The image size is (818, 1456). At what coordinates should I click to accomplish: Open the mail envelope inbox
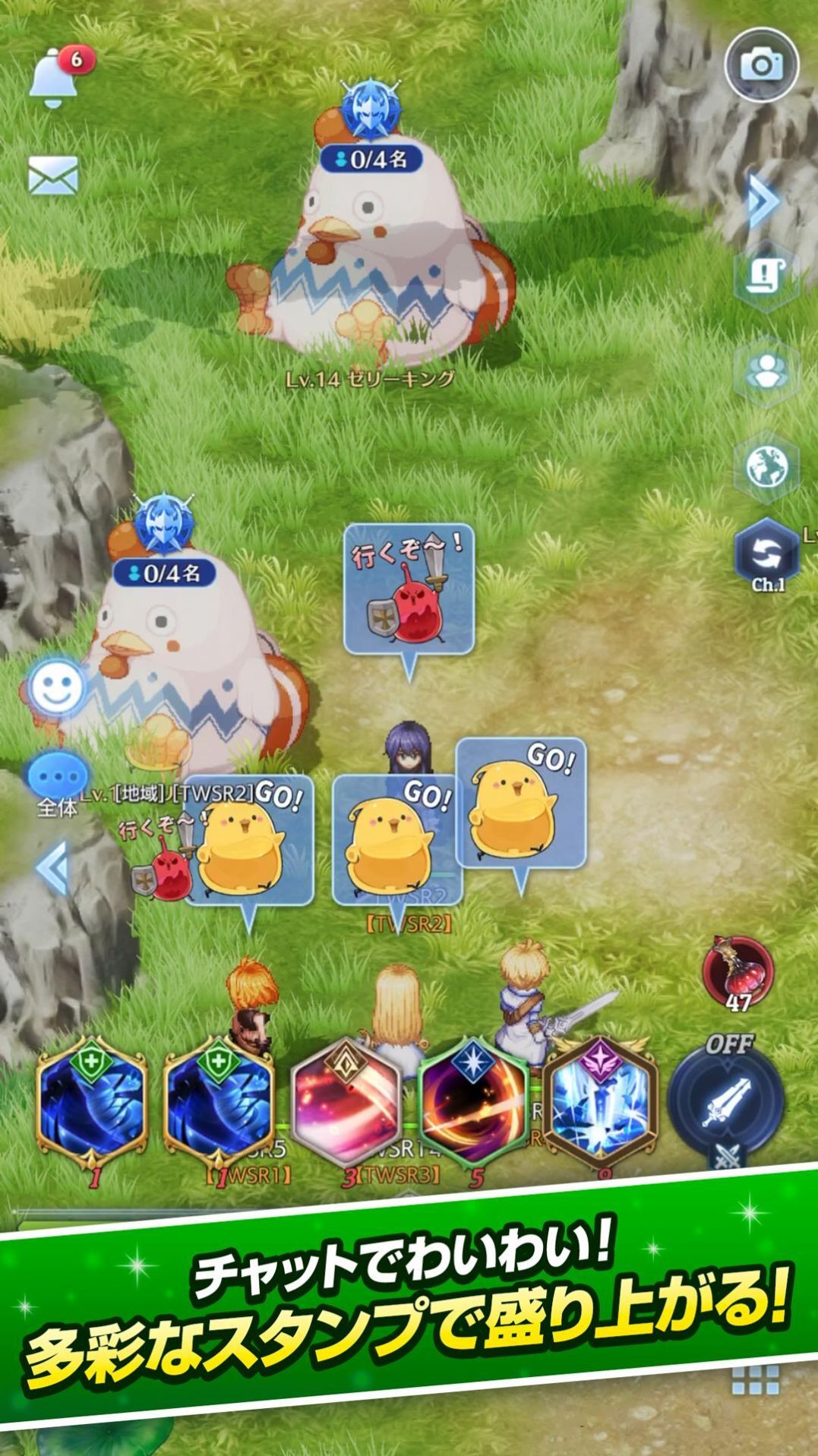(x=53, y=175)
